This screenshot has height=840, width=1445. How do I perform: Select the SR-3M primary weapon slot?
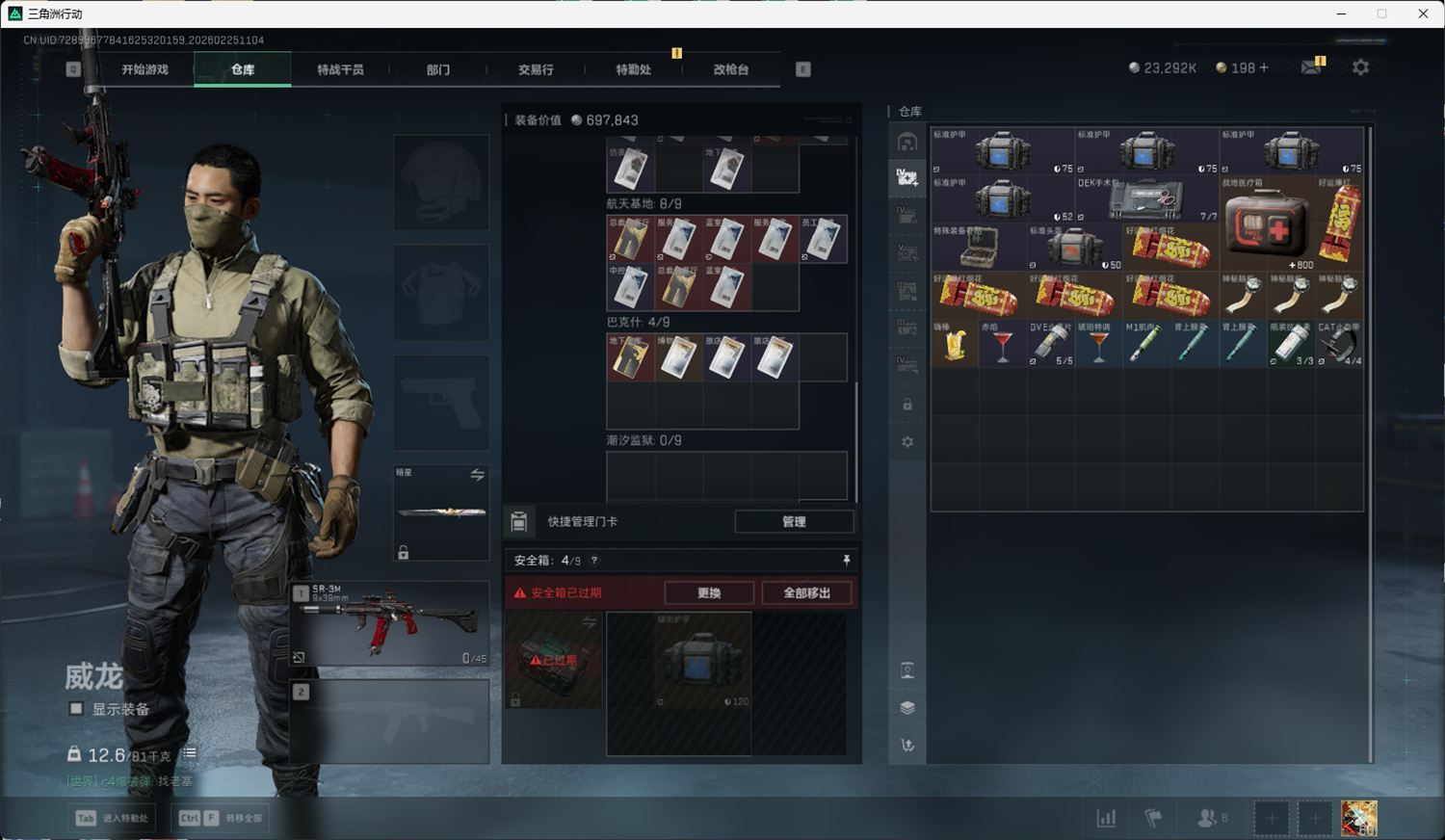tap(389, 623)
